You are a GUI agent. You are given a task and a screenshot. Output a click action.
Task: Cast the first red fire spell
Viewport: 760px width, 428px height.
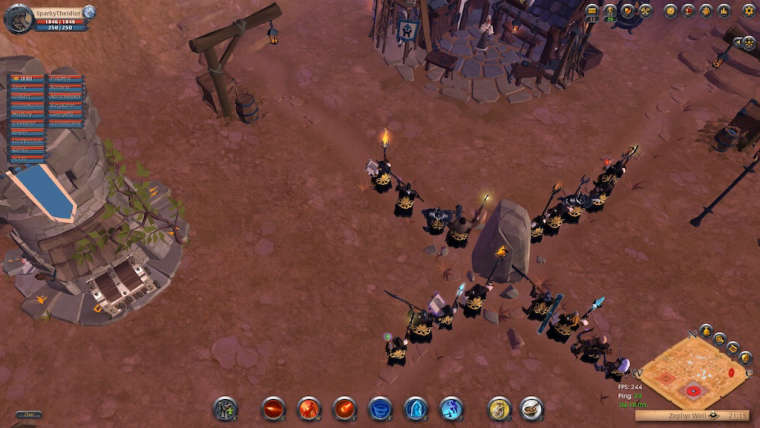point(273,408)
